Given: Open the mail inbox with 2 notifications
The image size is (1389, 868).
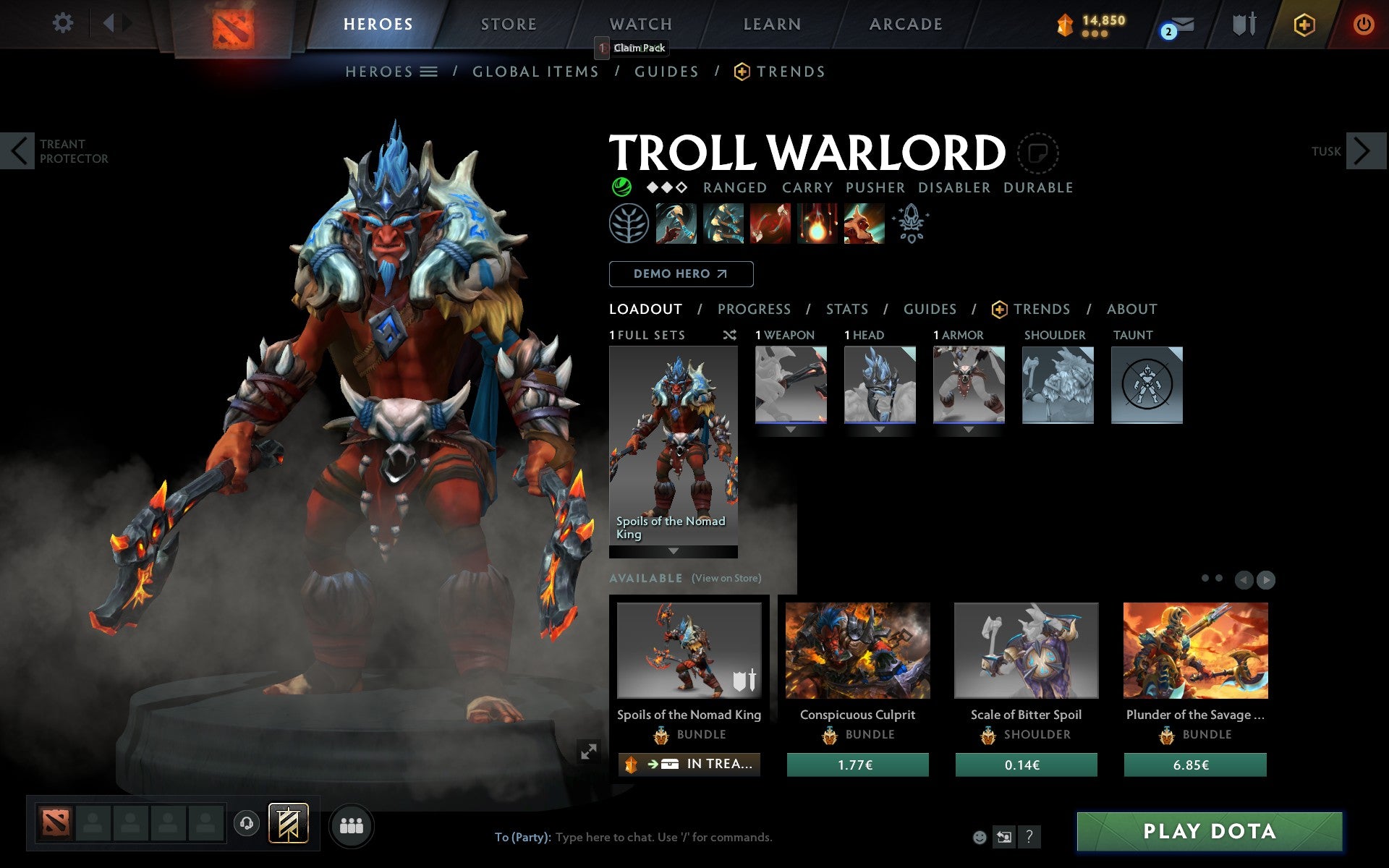Looking at the screenshot, I should (x=1179, y=25).
